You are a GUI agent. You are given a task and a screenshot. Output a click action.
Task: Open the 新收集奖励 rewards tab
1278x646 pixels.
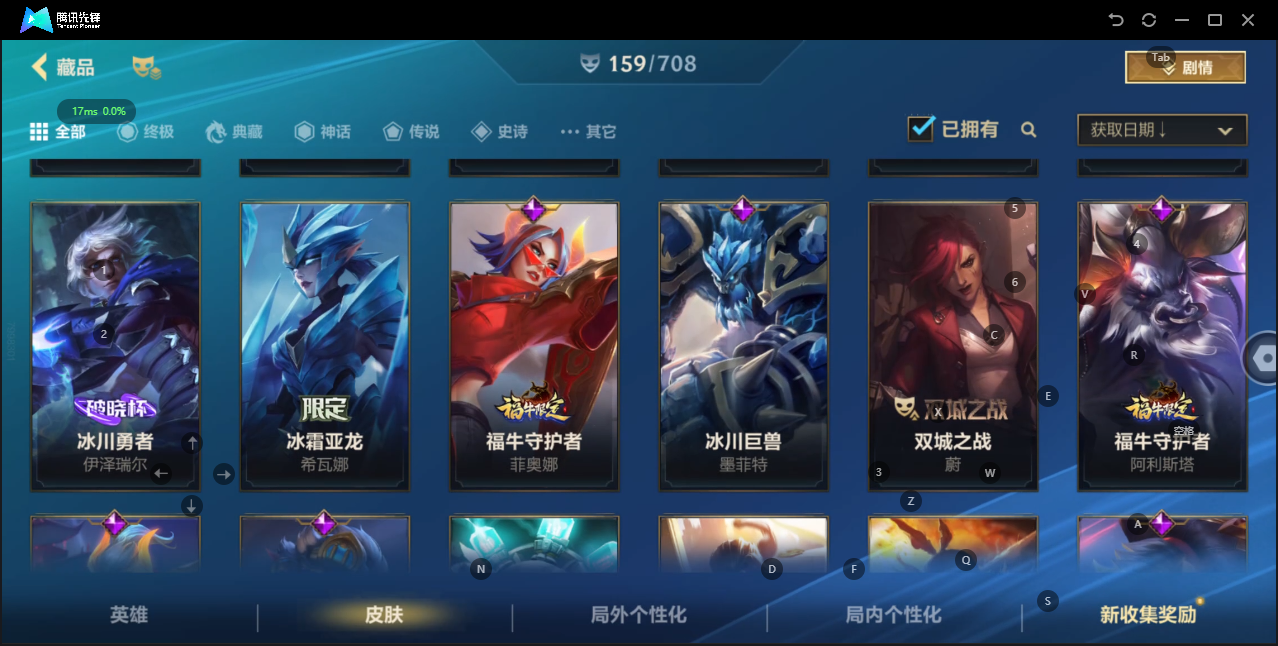(x=1148, y=615)
